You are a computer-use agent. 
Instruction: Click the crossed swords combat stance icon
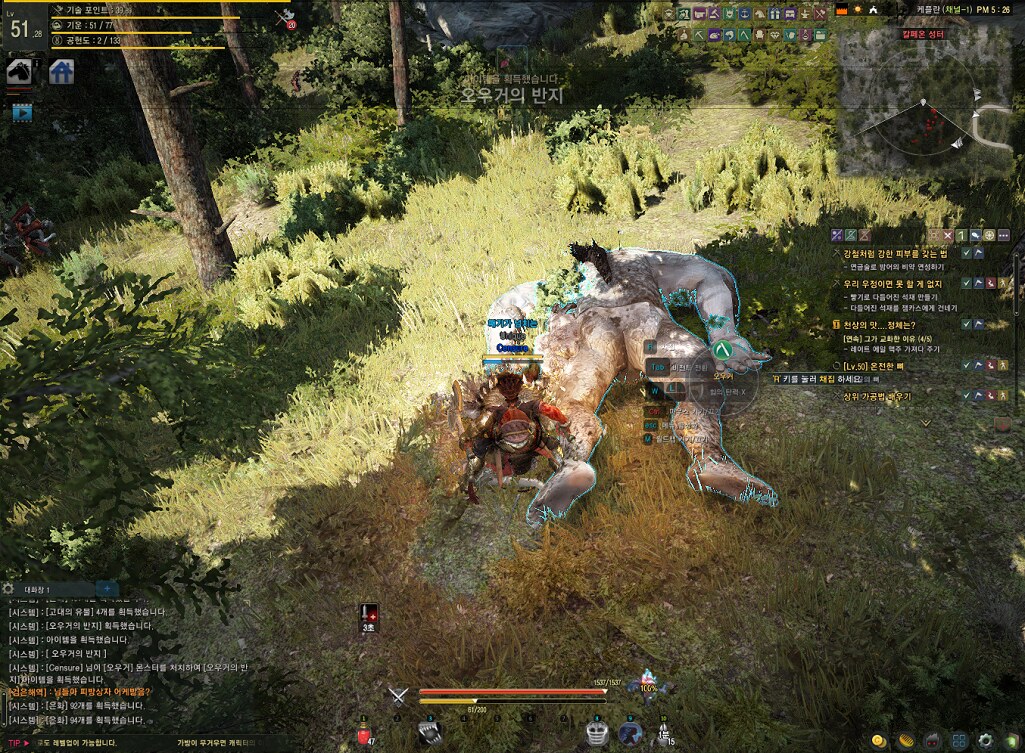coord(399,696)
